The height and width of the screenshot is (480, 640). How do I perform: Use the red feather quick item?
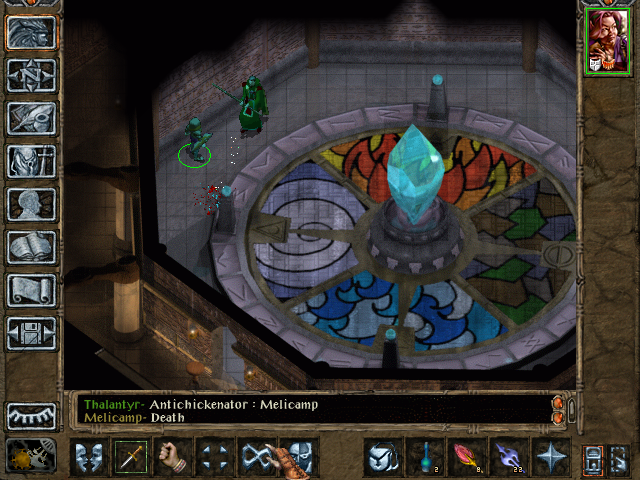(466, 457)
